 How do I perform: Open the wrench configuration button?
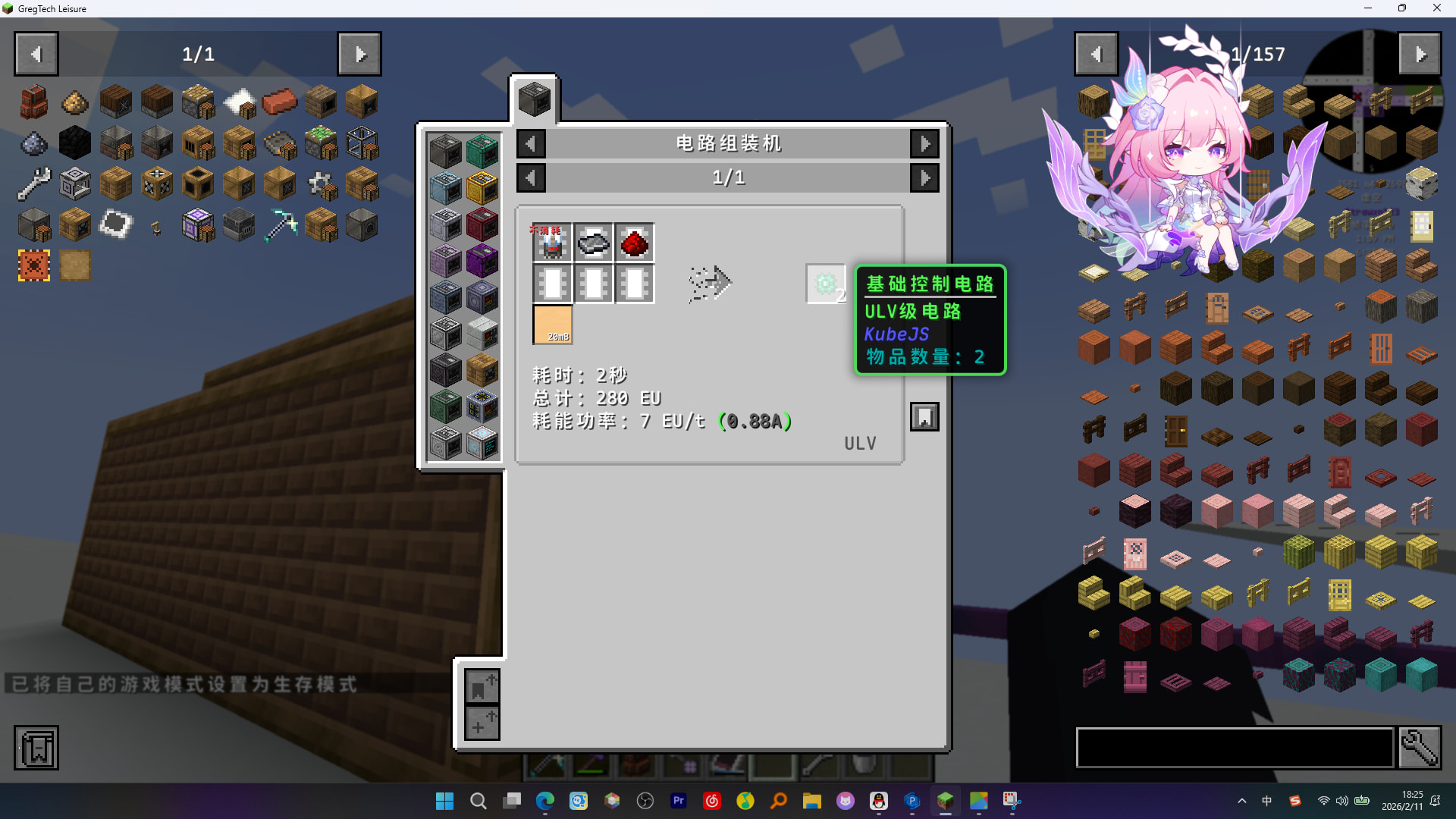pyautogui.click(x=1420, y=748)
